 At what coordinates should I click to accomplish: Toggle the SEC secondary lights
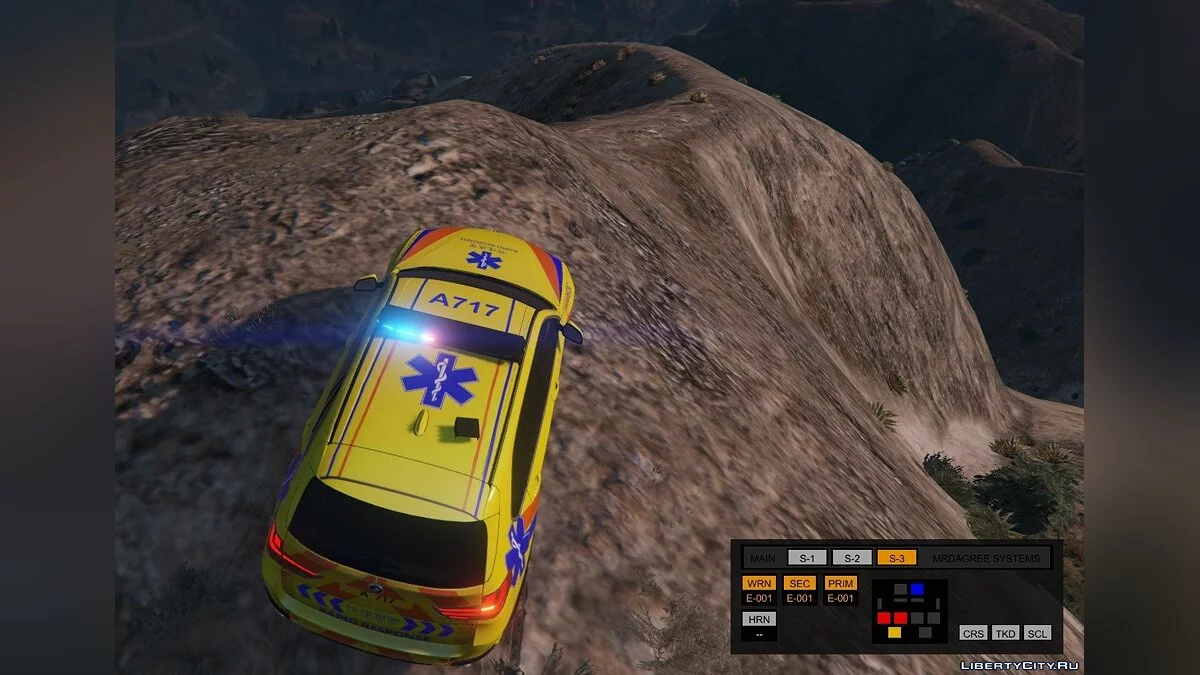(800, 583)
